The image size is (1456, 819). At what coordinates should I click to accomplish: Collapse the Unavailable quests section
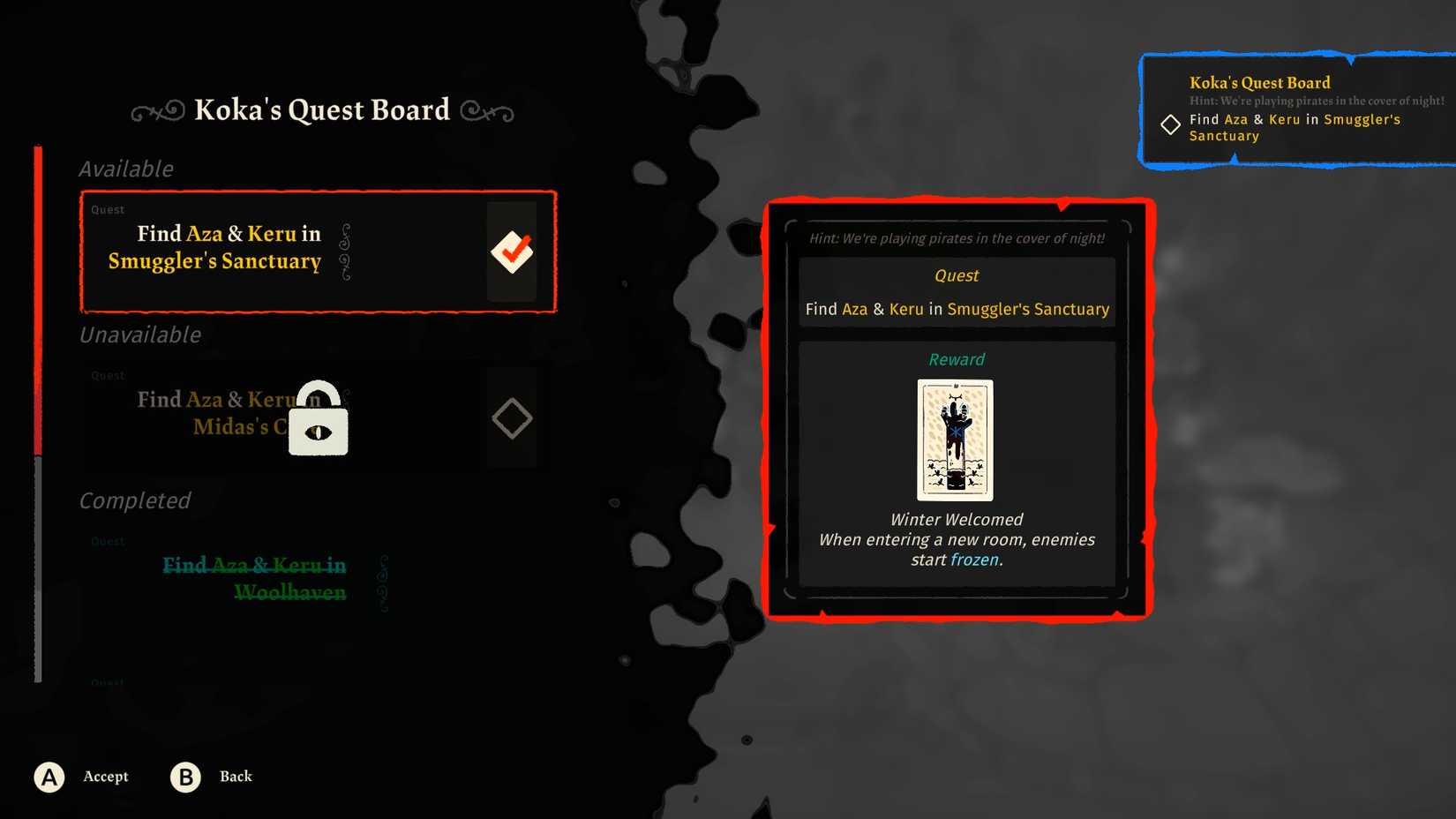139,334
